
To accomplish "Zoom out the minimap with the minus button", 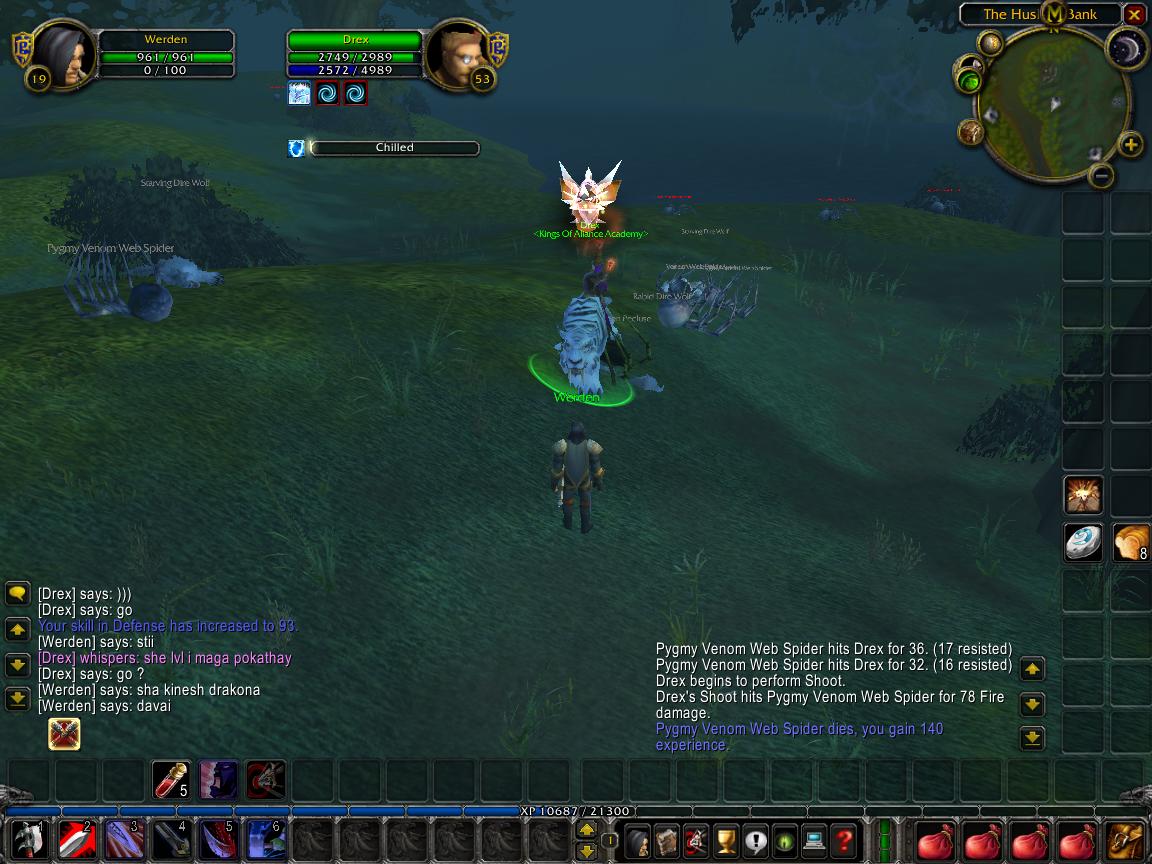I will 1101,176.
